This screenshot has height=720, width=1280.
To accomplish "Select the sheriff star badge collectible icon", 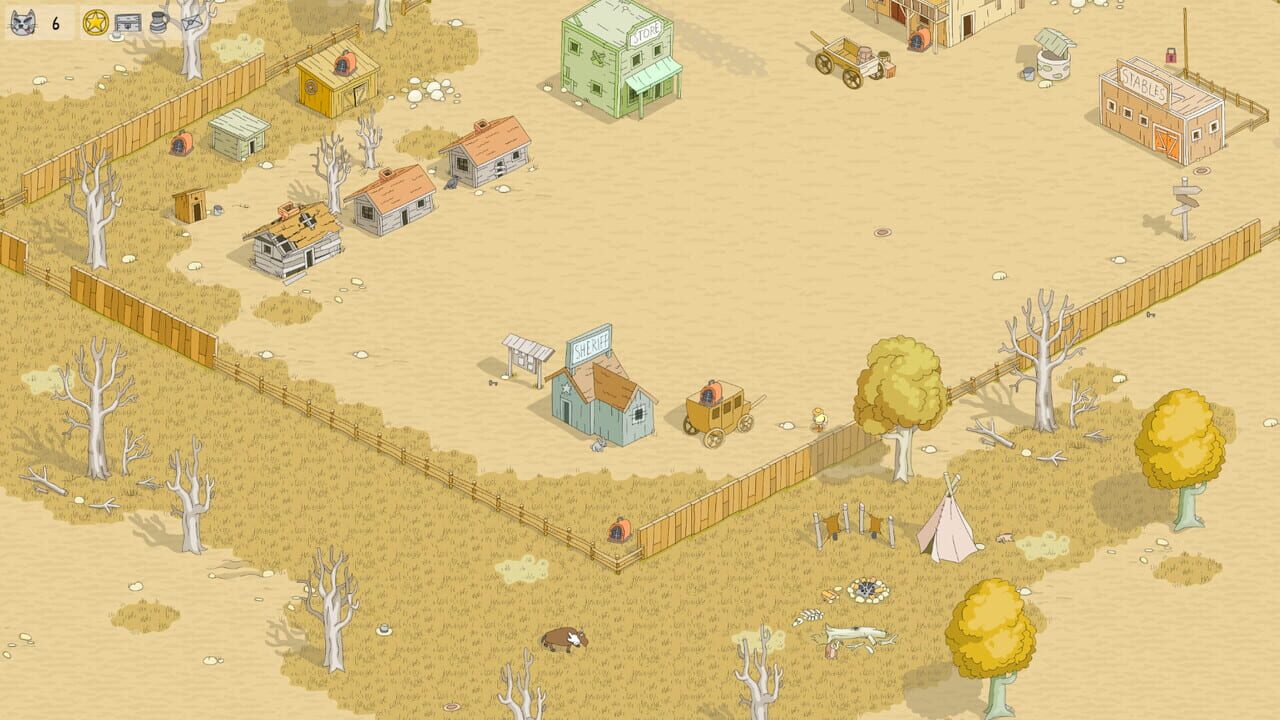I will (x=94, y=23).
